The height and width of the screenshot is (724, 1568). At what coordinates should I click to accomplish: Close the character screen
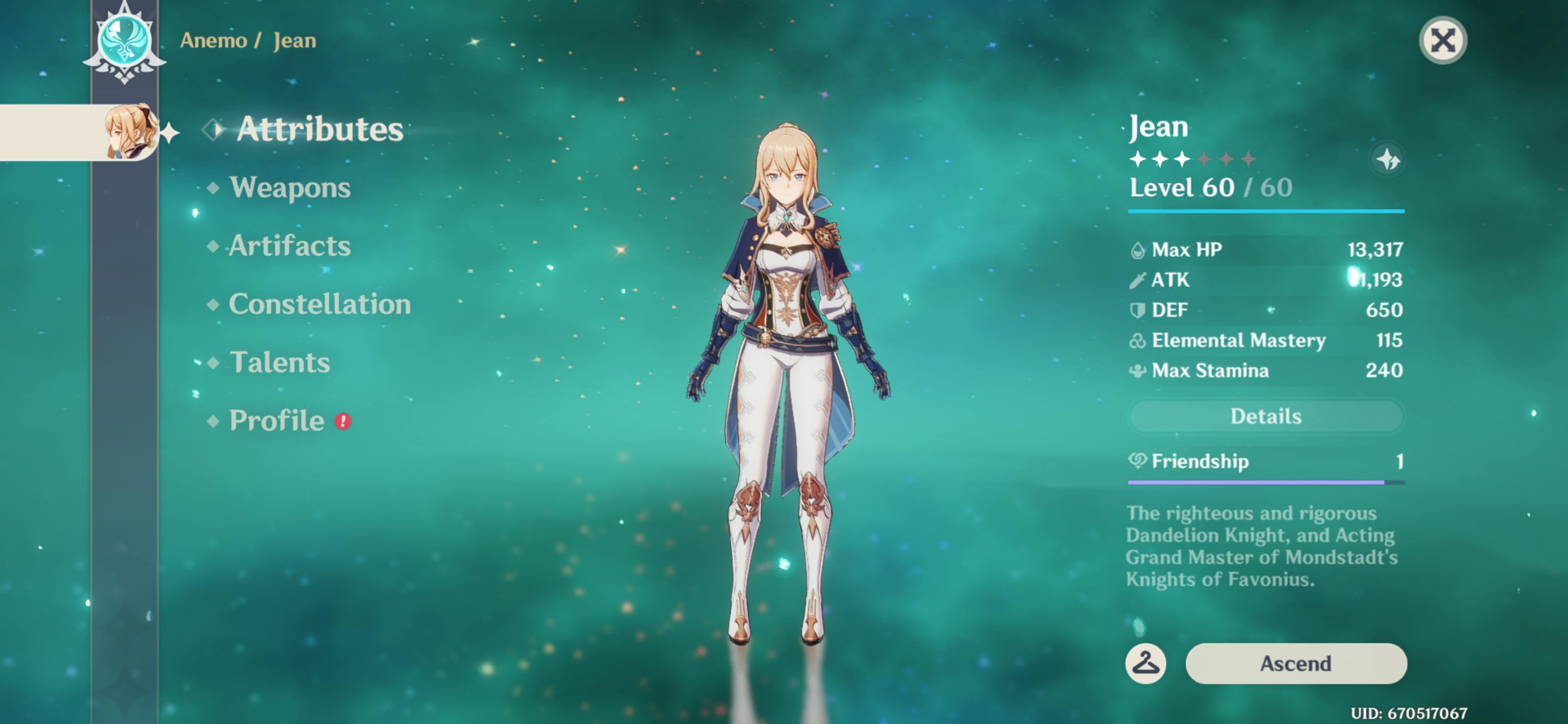[x=1442, y=41]
